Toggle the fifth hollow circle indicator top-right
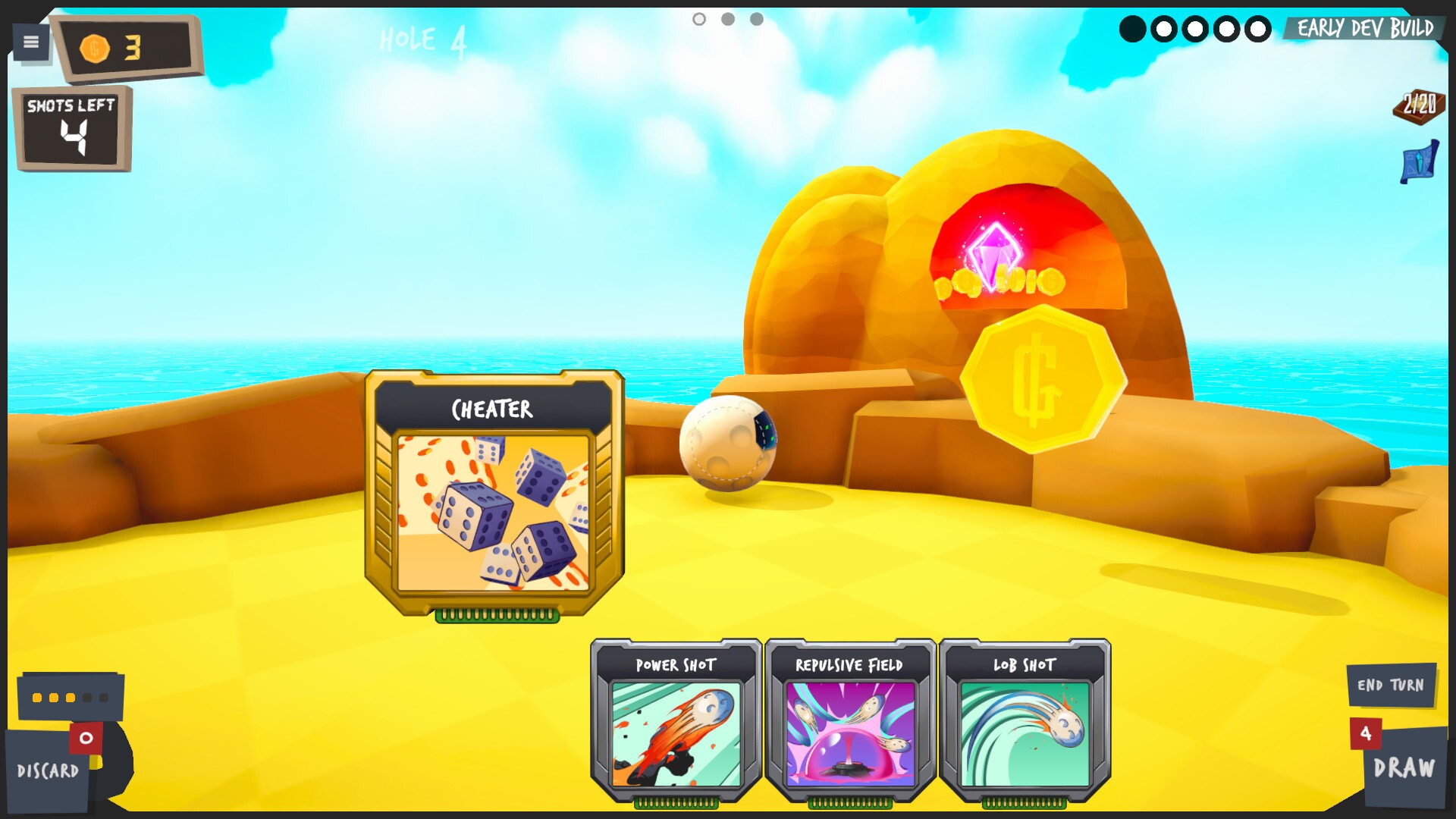The height and width of the screenshot is (819, 1456). pos(1259,29)
